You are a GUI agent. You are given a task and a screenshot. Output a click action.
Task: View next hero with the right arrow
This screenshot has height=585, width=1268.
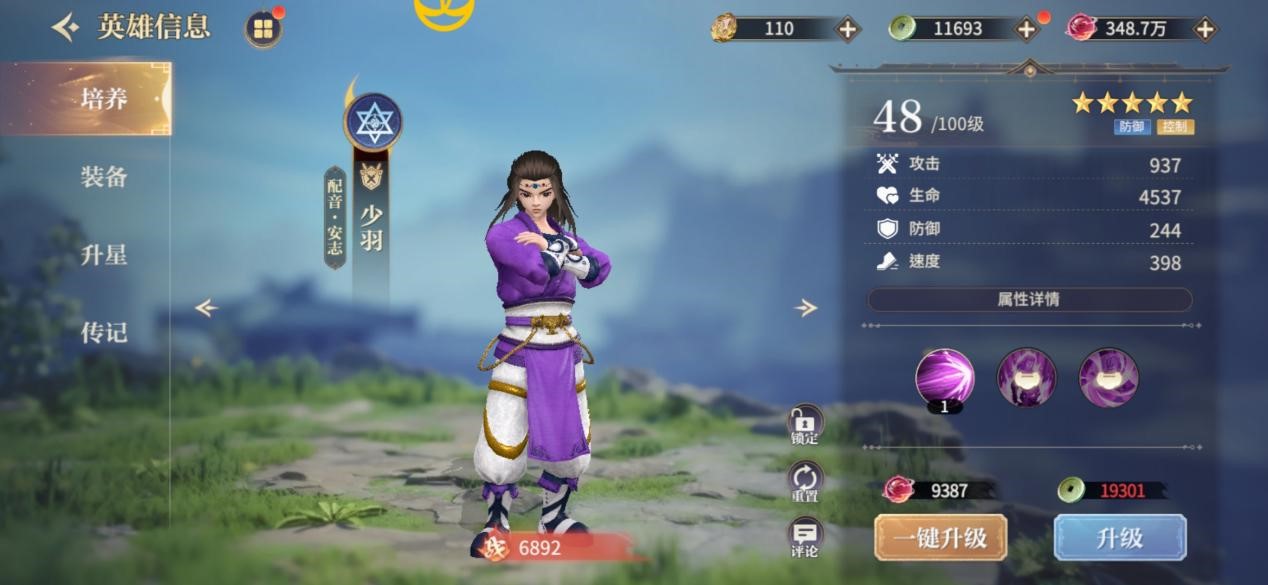pyautogui.click(x=806, y=308)
